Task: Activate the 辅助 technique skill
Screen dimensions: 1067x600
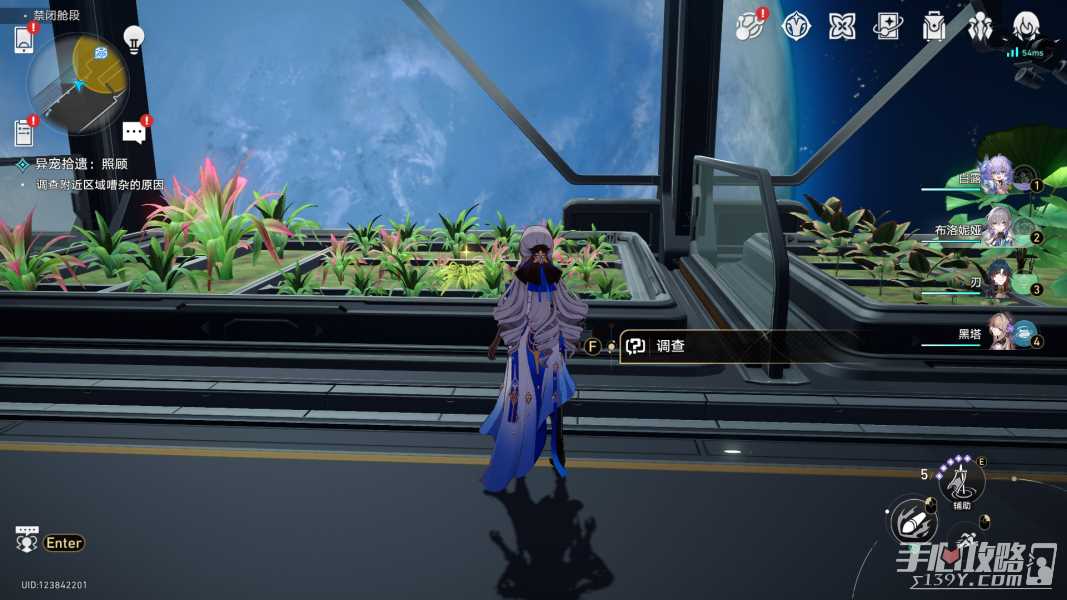Action: 960,484
